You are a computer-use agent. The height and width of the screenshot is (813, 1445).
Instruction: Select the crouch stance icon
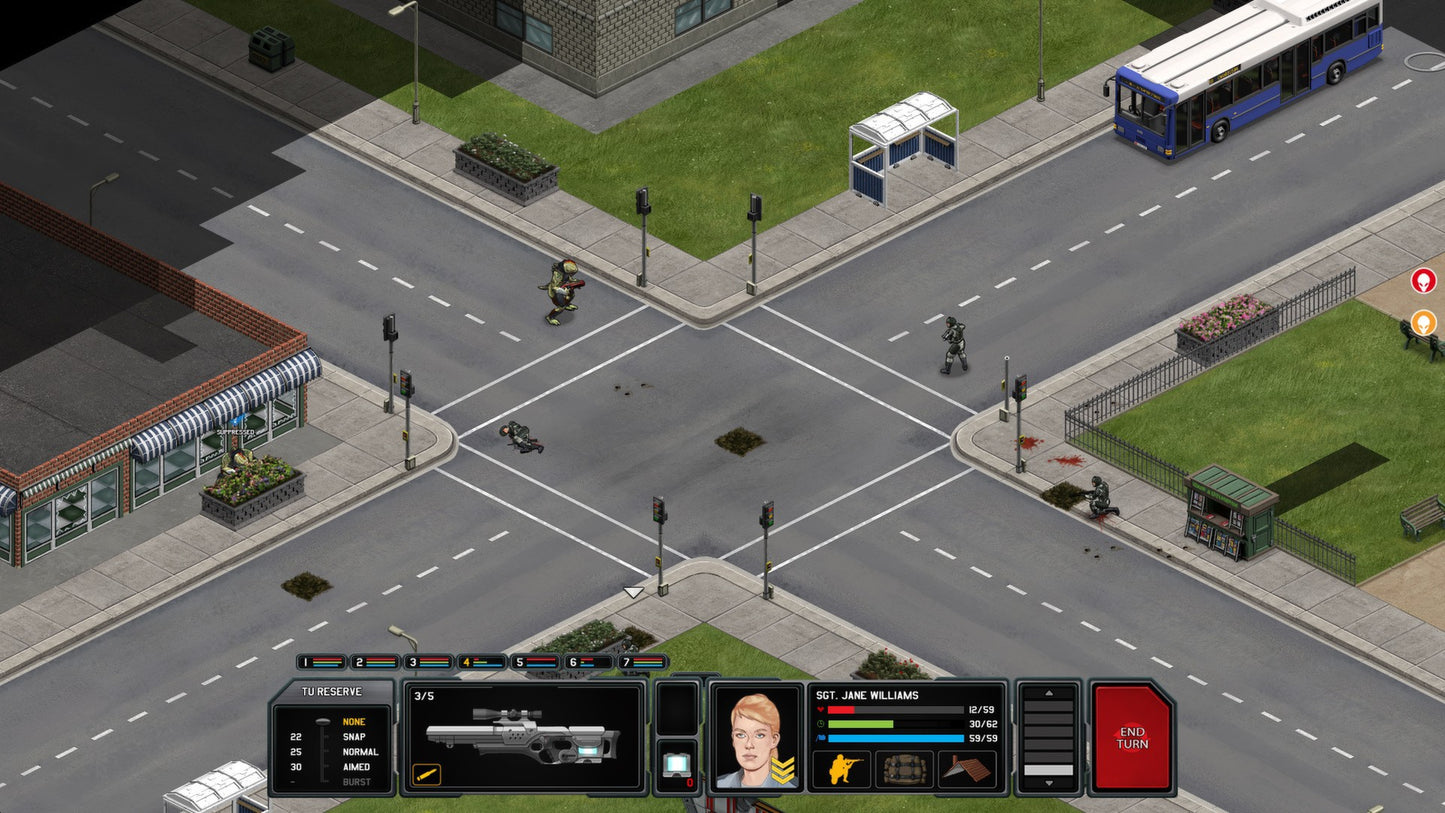tap(841, 769)
